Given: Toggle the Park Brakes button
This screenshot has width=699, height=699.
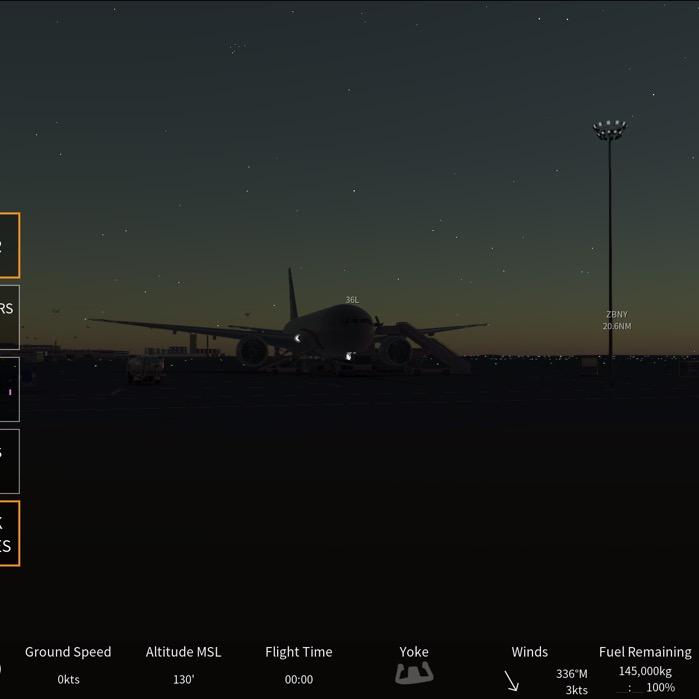Looking at the screenshot, I should pos(8,533).
